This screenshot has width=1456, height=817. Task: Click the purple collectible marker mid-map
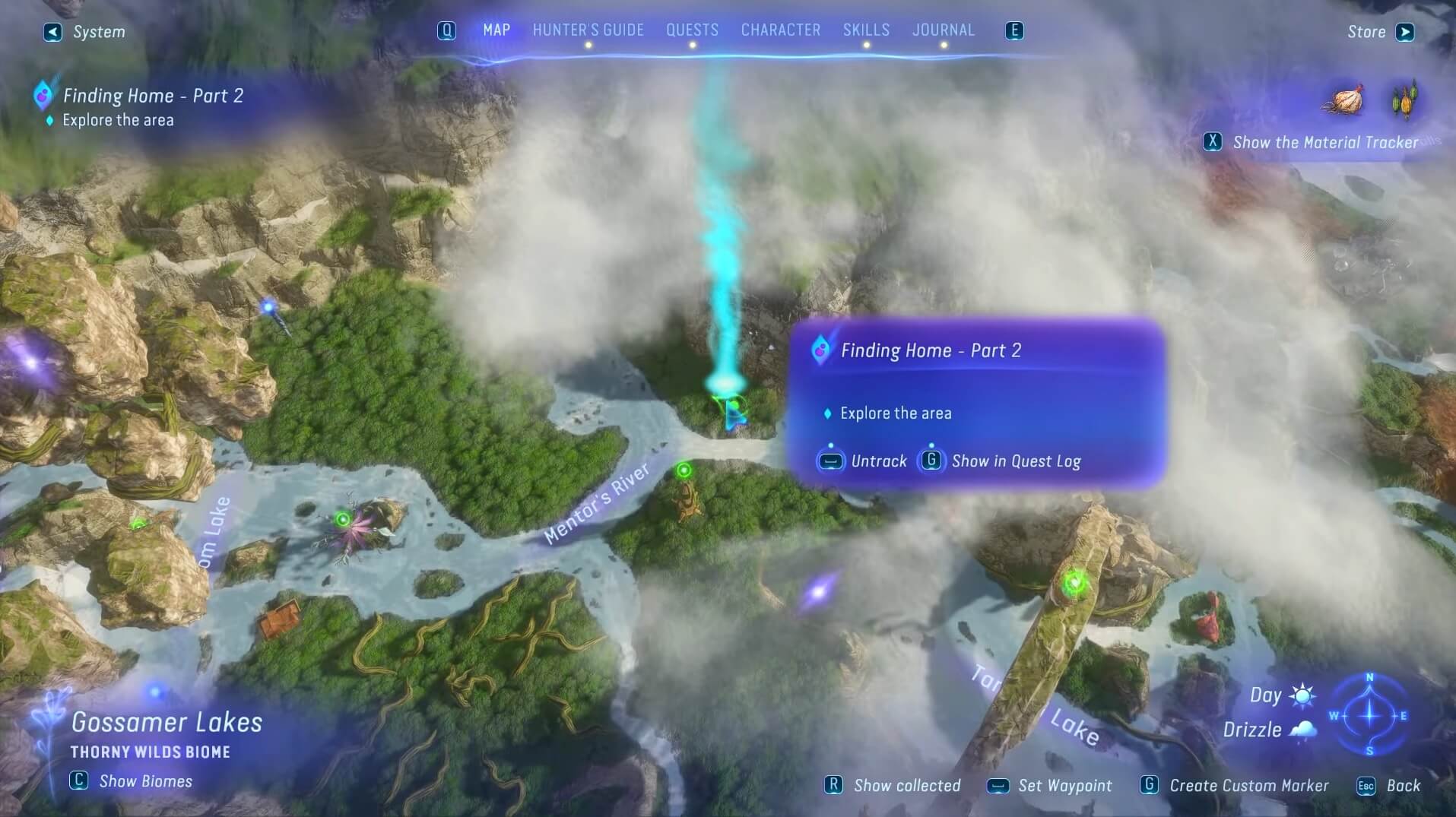819,591
